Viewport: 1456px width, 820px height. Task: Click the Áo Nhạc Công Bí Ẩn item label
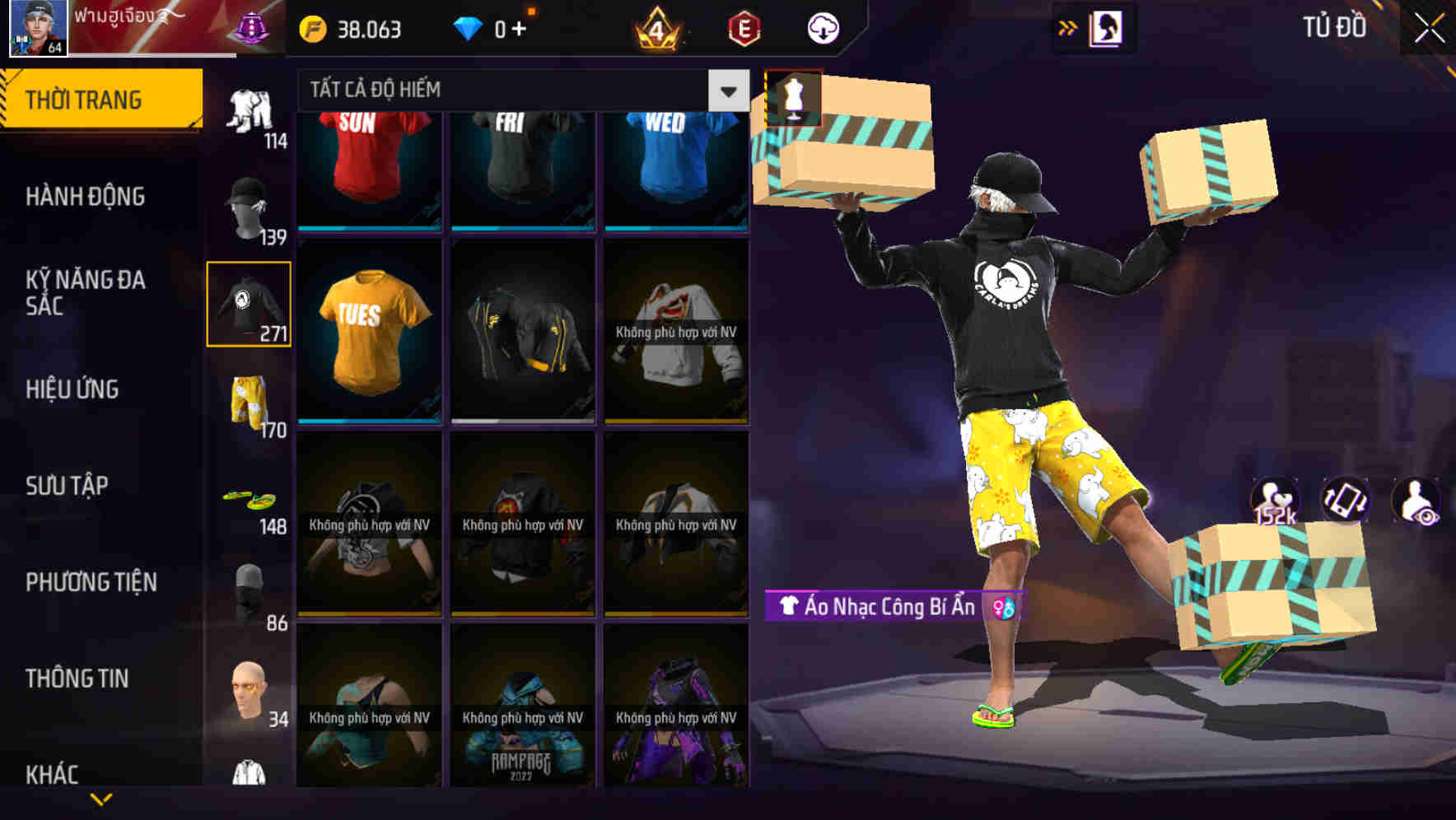tap(877, 608)
